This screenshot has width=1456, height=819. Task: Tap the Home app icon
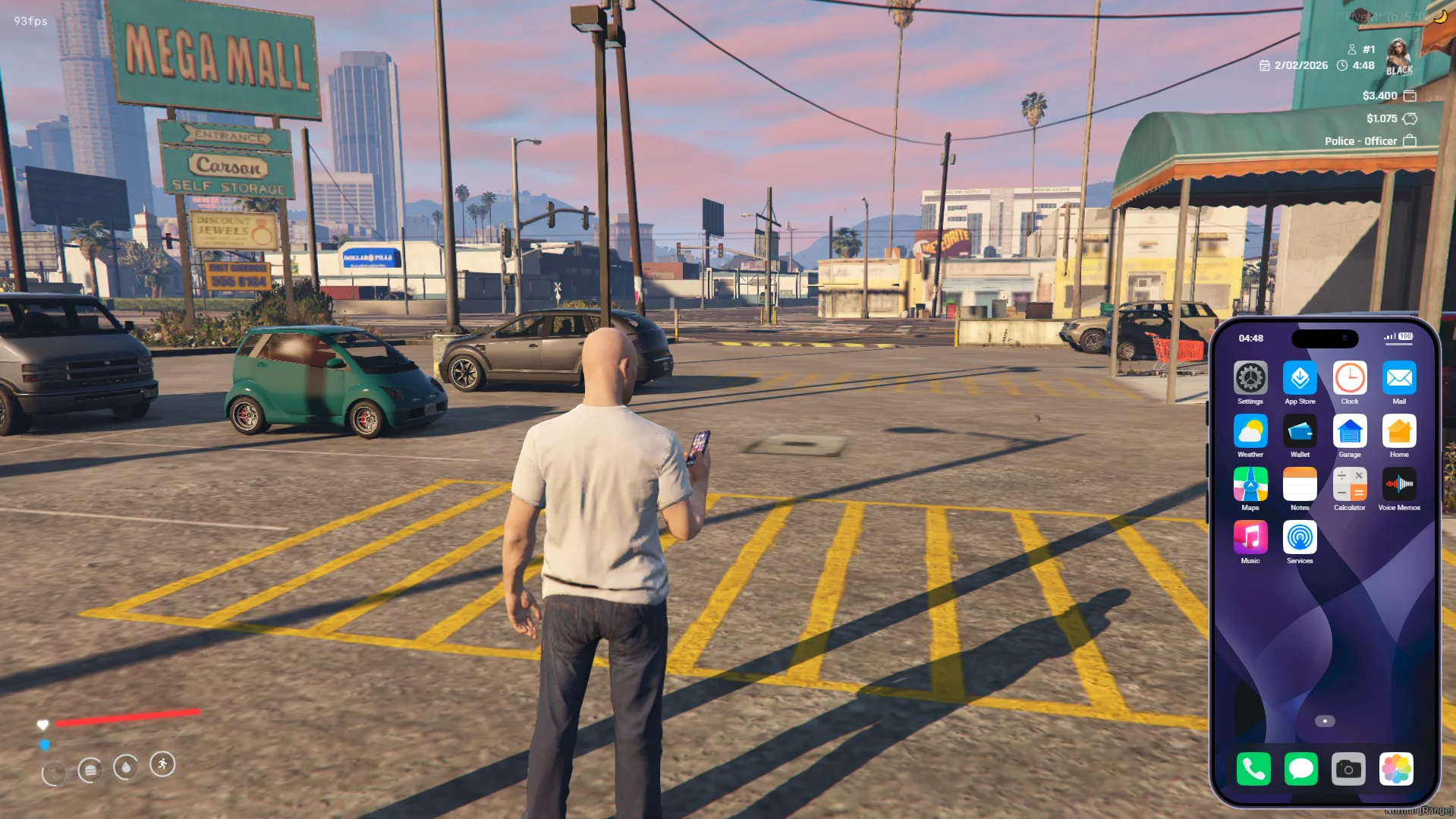pyautogui.click(x=1398, y=431)
